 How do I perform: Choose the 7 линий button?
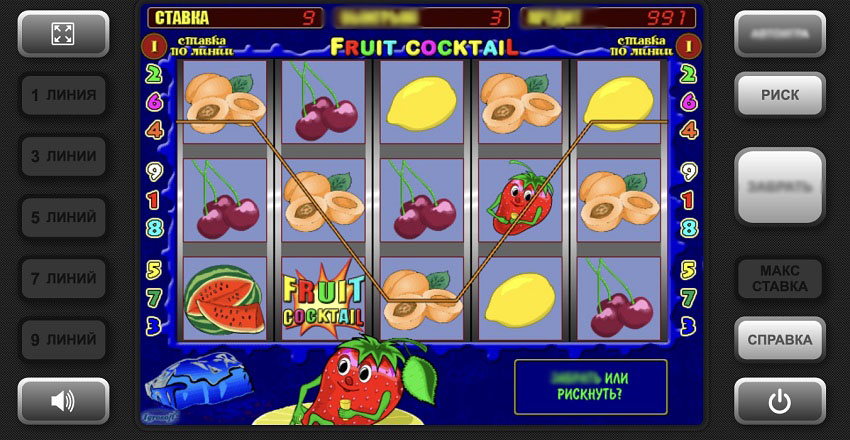63,278
